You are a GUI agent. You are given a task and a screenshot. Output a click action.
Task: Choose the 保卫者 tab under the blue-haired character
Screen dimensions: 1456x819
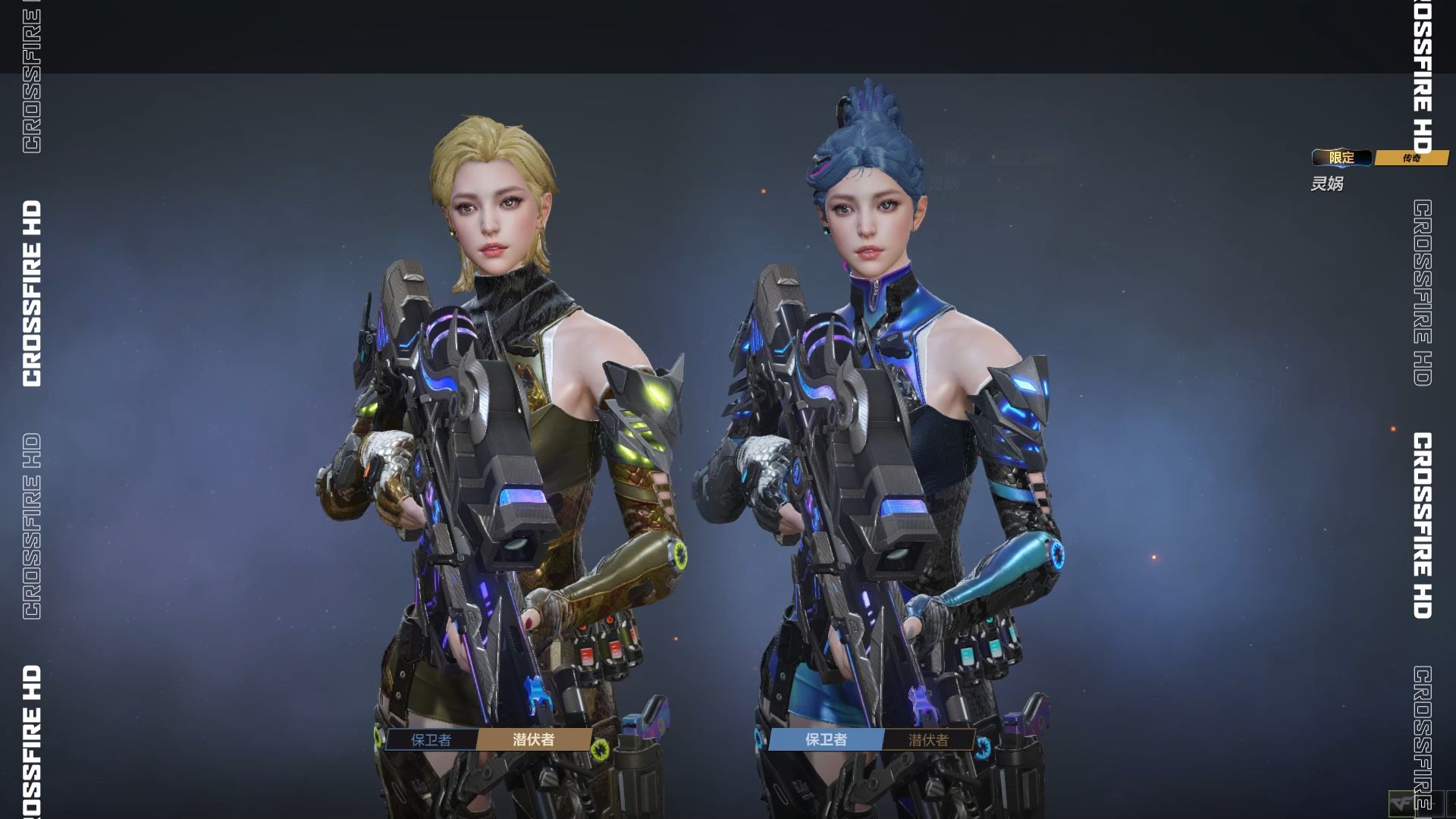826,739
